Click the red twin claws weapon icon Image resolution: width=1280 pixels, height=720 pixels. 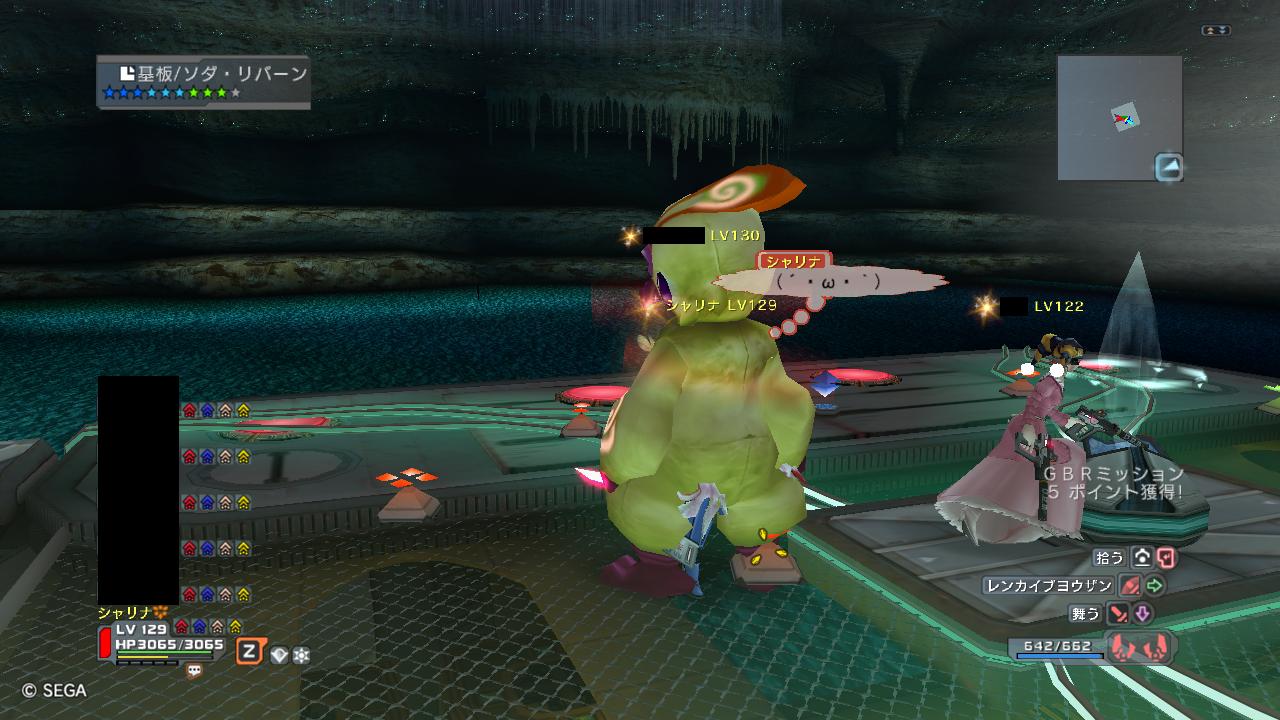pyautogui.click(x=1141, y=647)
